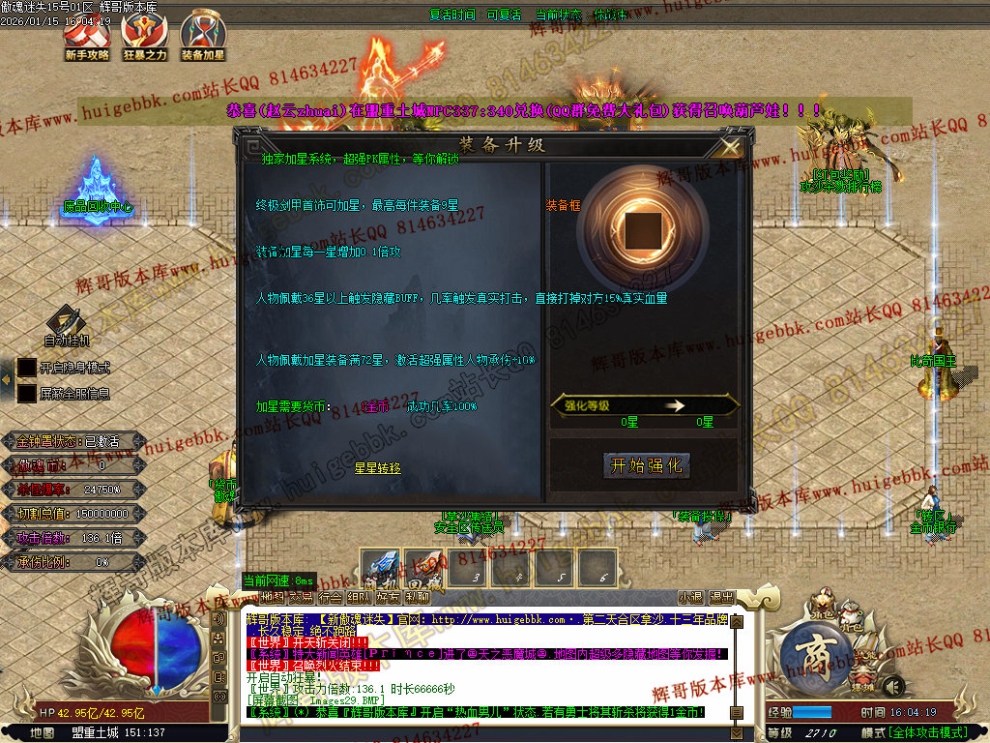
Task: Click the 小退 return-to-character-select button
Action: coord(689,597)
